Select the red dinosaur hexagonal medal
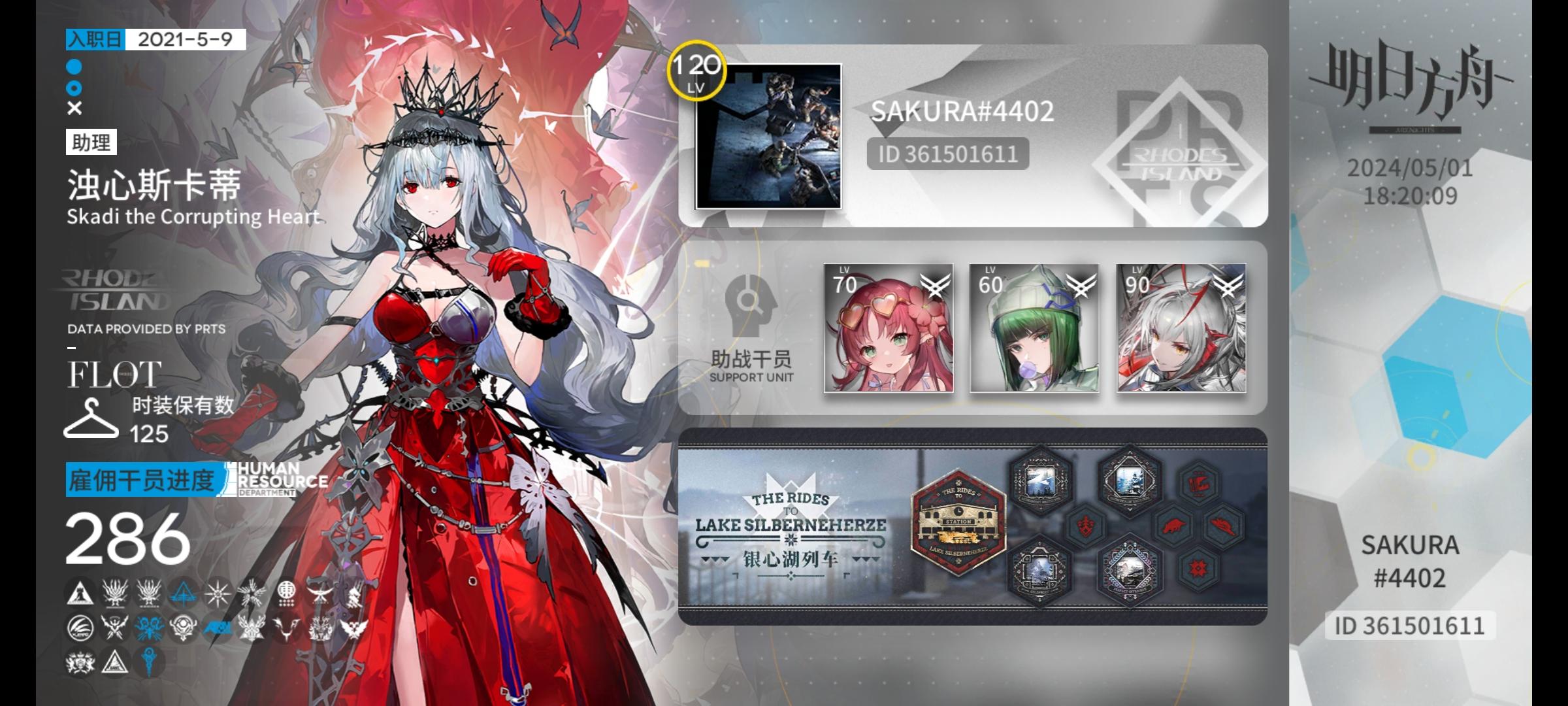Screen dimensions: 1568x706 tap(1175, 525)
